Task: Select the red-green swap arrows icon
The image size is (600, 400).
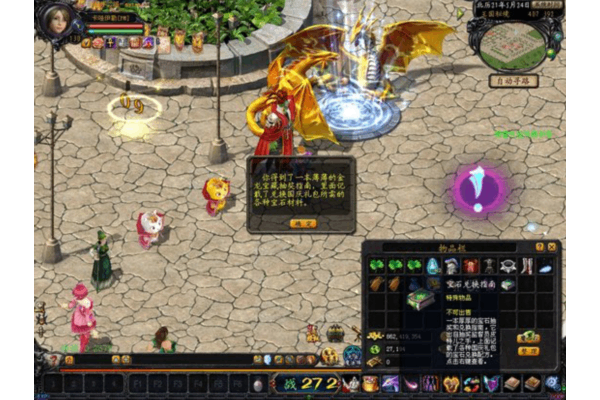Action: tap(471, 383)
